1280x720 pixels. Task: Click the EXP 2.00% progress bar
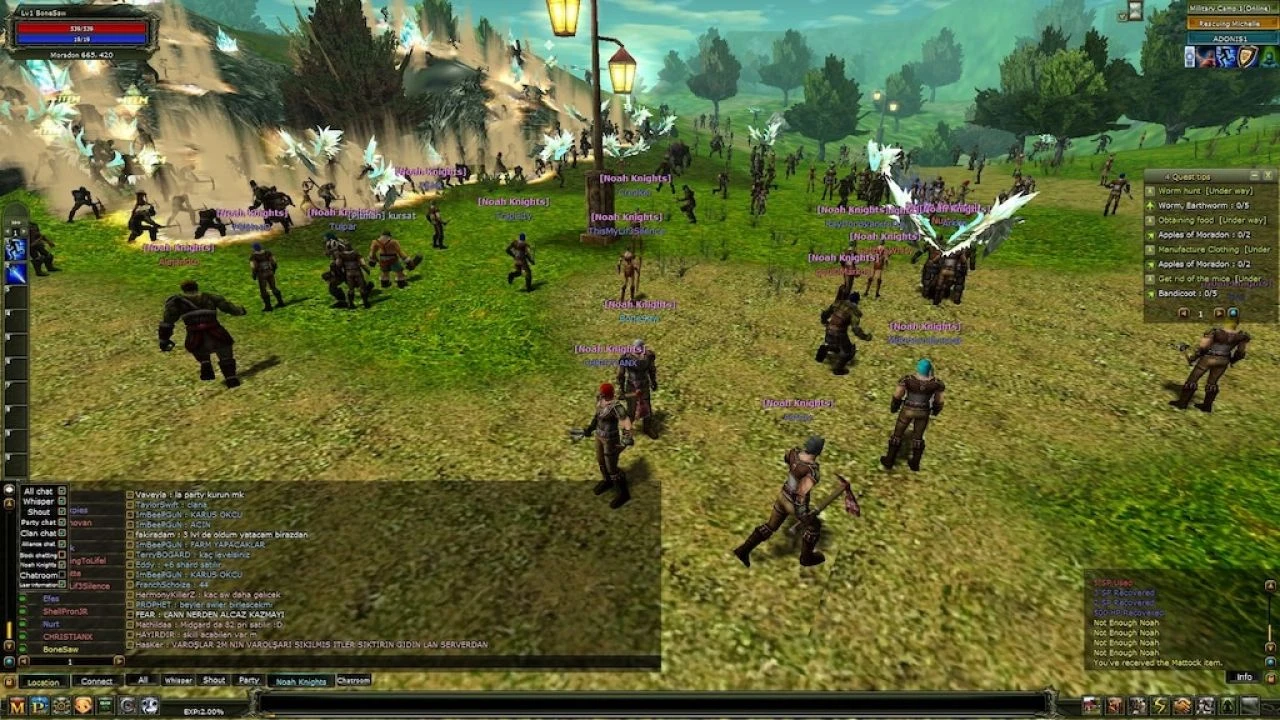(x=203, y=708)
